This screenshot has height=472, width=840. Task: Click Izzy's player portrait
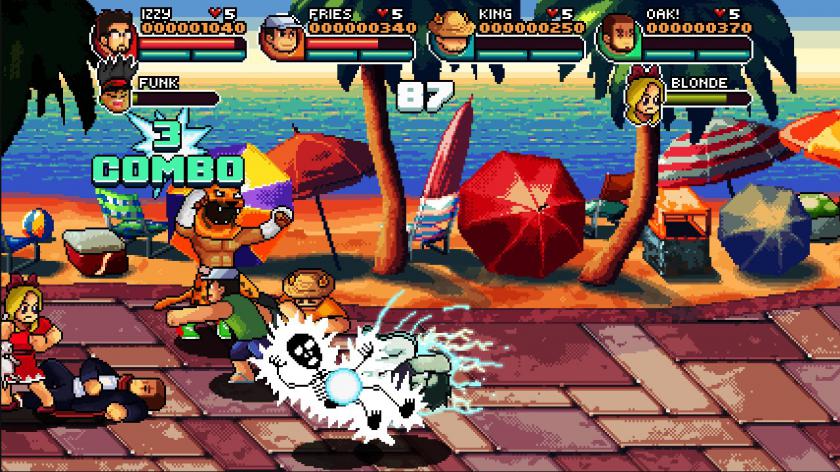pyautogui.click(x=113, y=37)
